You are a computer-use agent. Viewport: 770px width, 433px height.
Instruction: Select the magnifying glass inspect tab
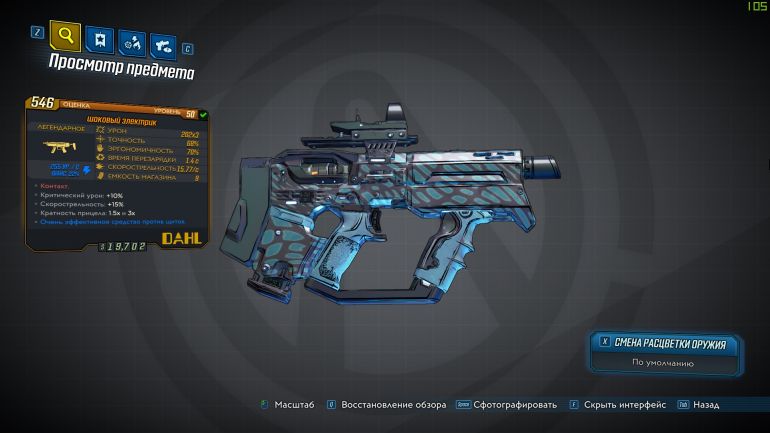[x=66, y=38]
